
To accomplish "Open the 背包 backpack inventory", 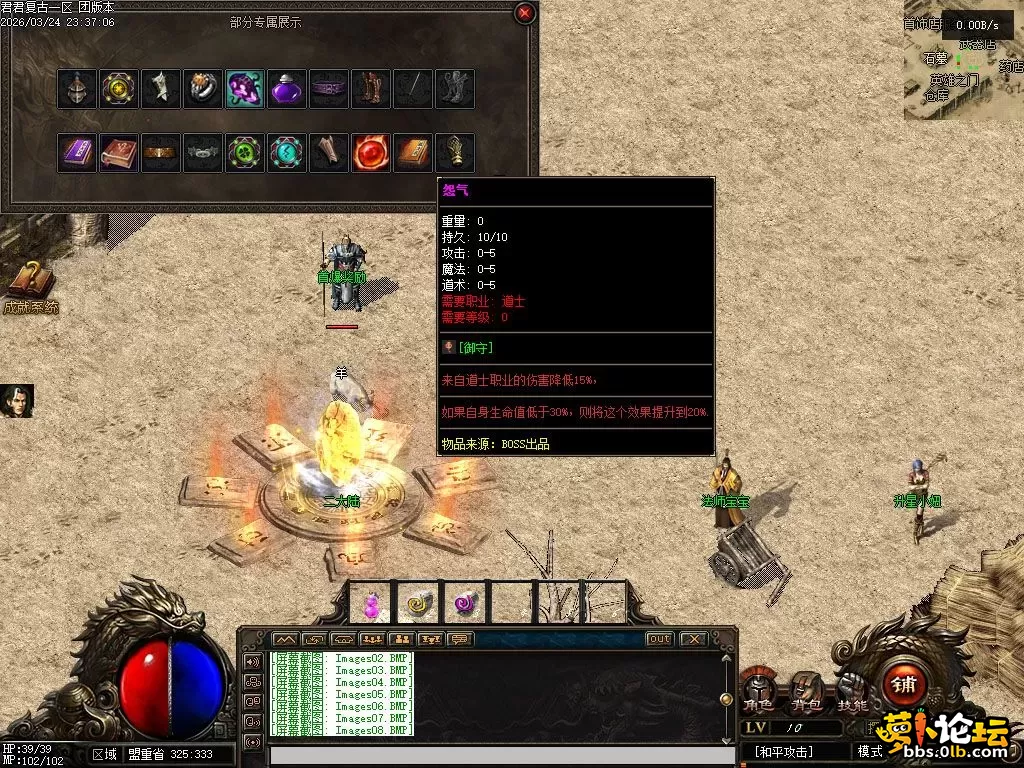I will [x=806, y=692].
